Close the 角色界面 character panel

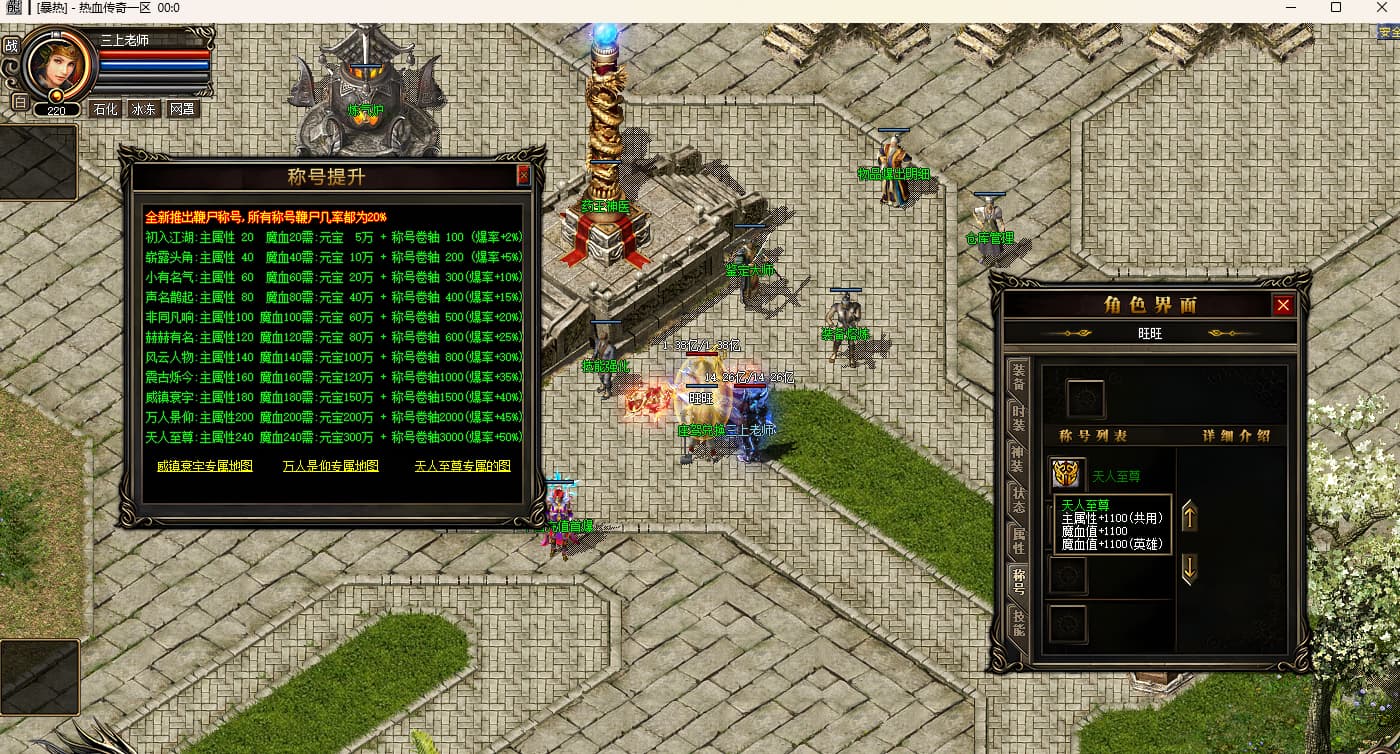click(x=1283, y=305)
